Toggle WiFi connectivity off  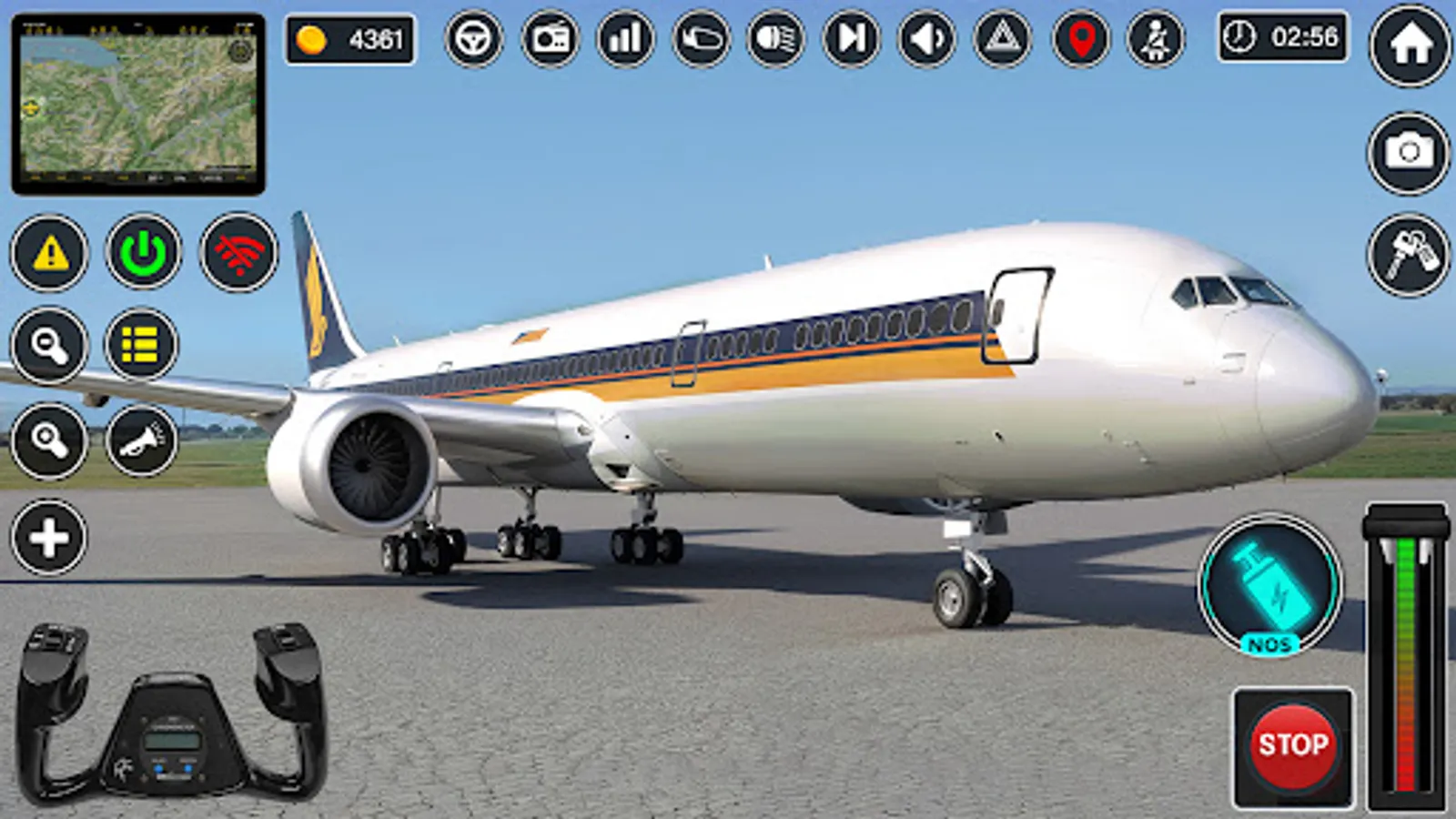235,254
